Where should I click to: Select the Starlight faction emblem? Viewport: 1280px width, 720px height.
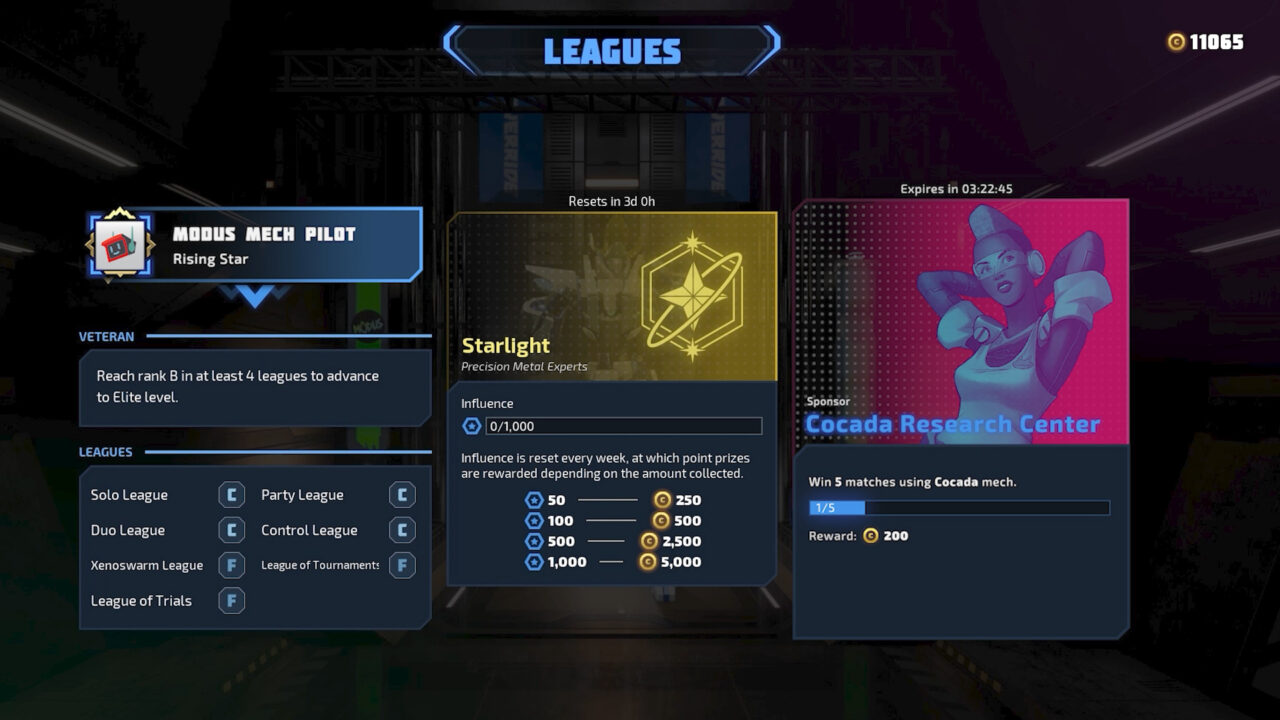tap(693, 294)
